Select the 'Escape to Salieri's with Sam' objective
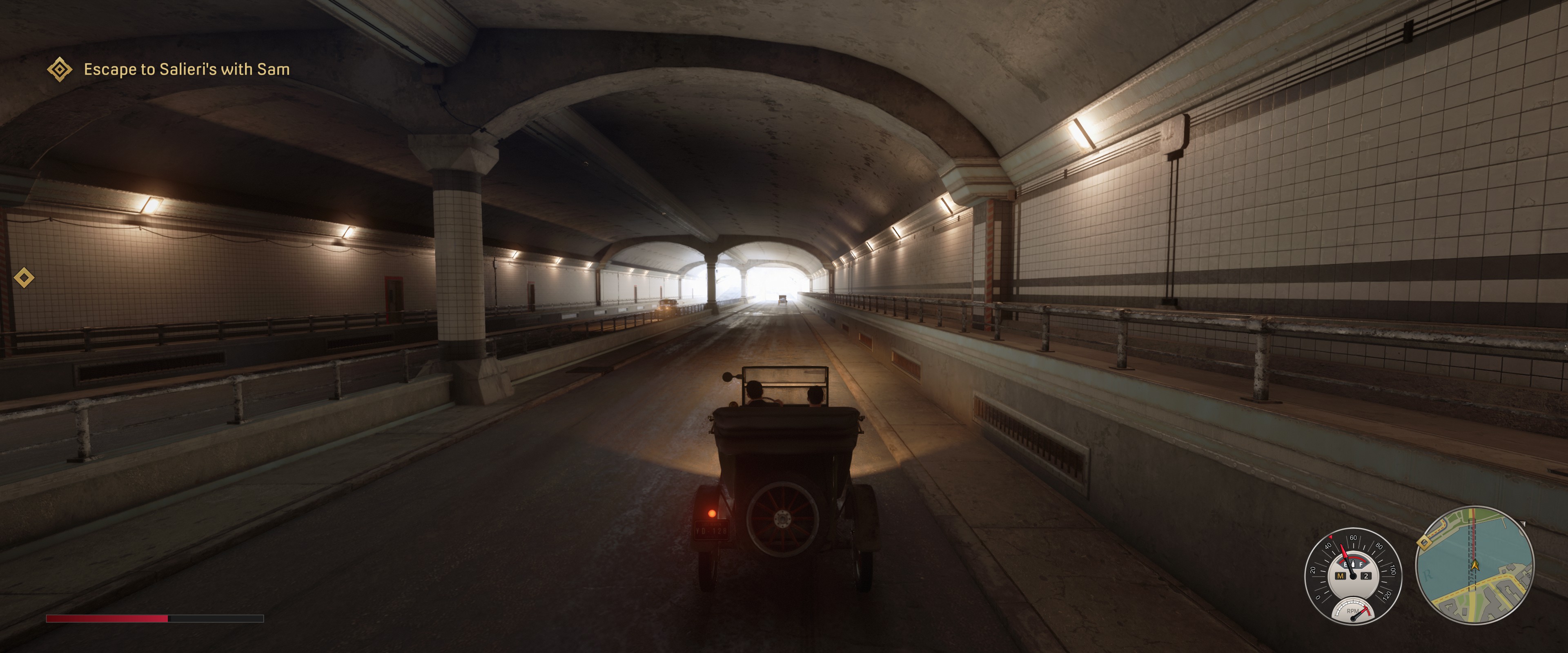Viewport: 1568px width, 653px height. point(186,69)
